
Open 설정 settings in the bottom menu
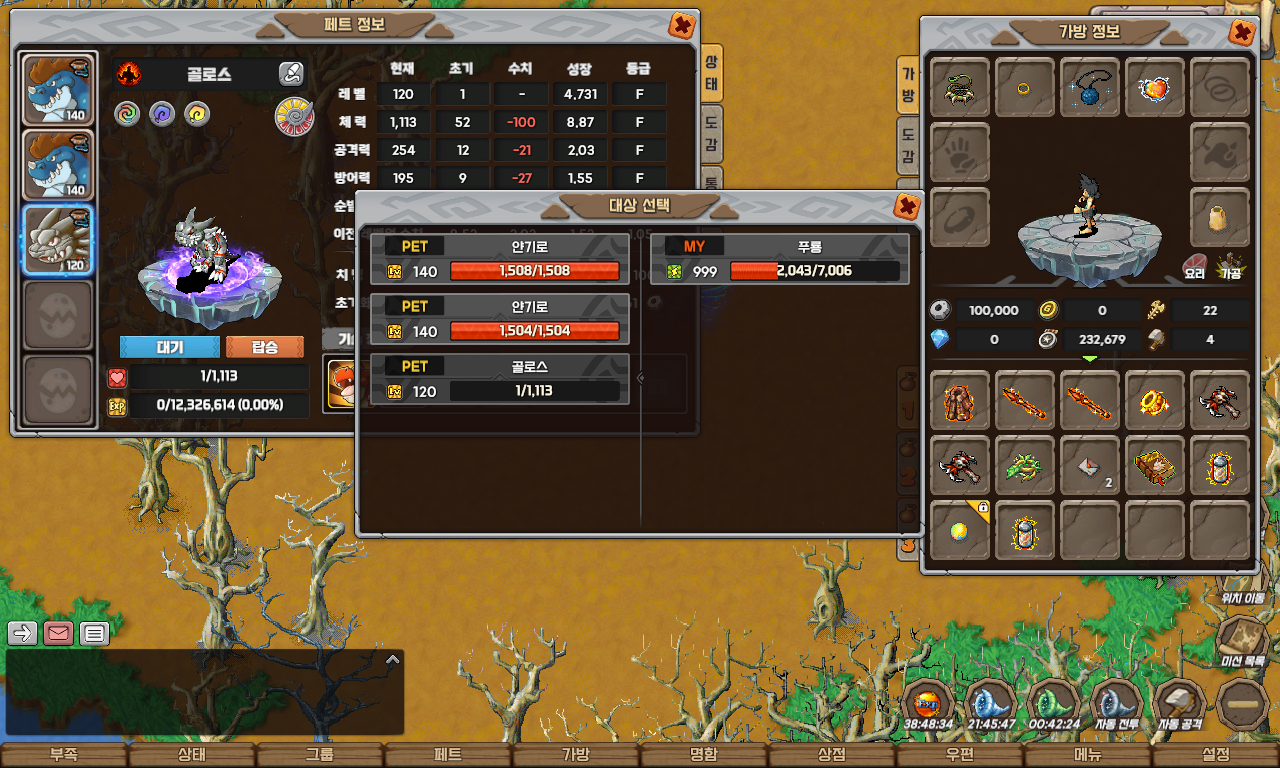(1216, 755)
